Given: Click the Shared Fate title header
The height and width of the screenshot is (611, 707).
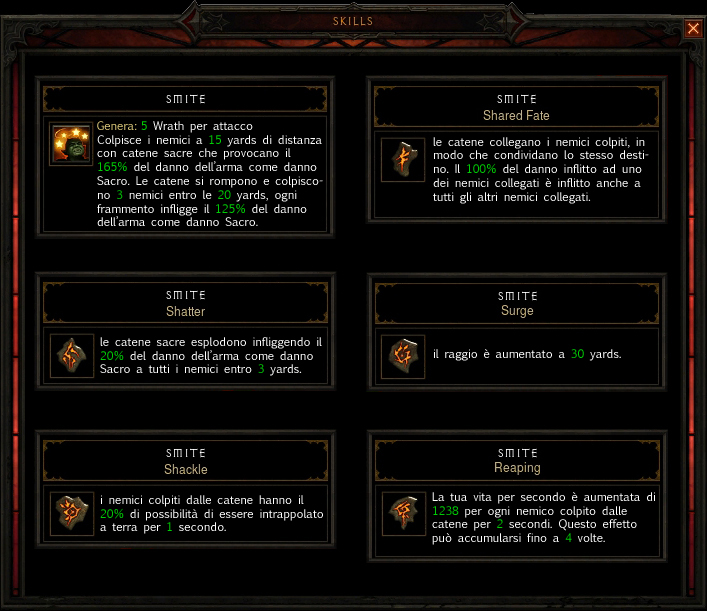Looking at the screenshot, I should [517, 107].
